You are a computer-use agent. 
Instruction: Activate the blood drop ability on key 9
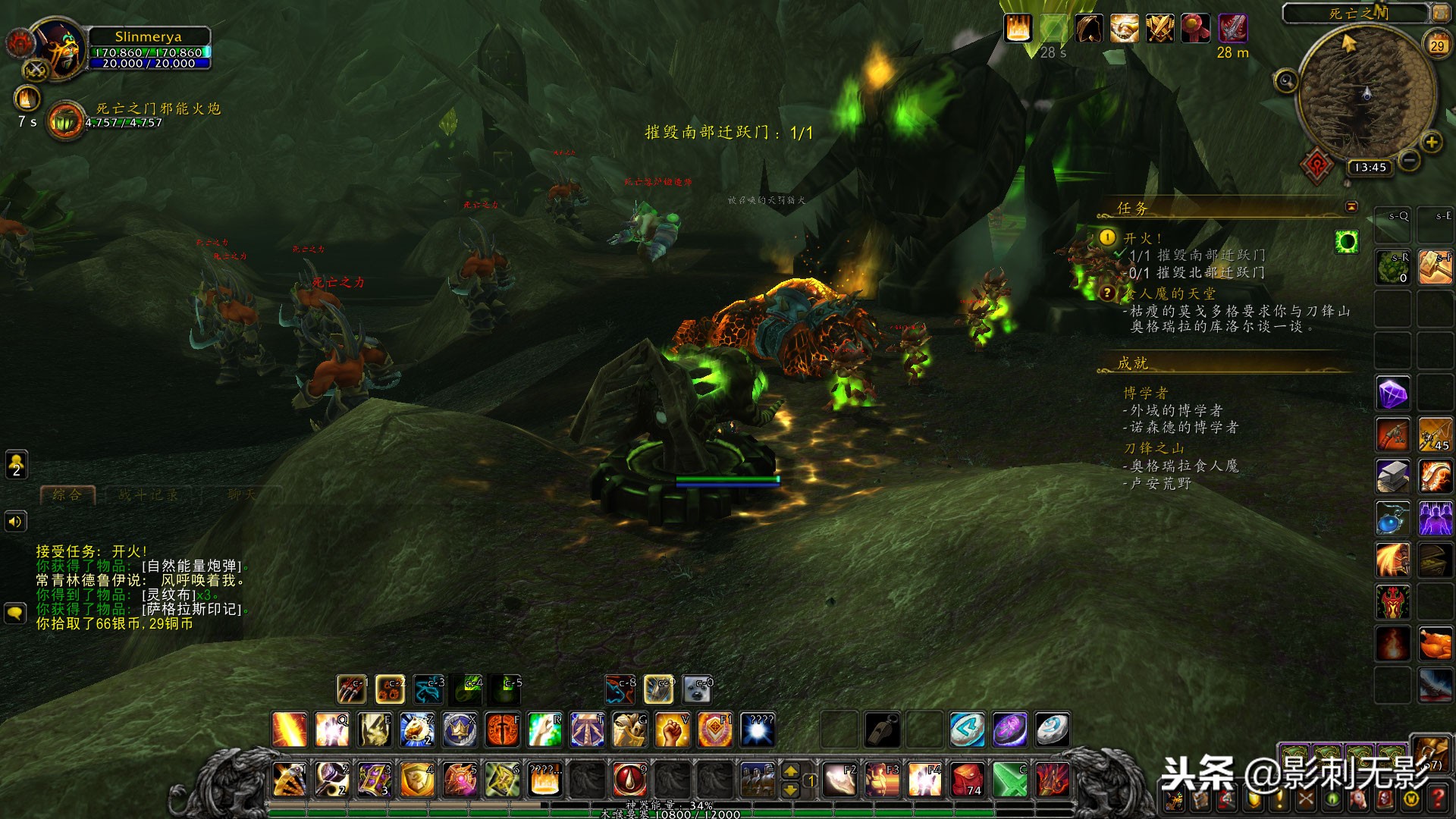(x=629, y=780)
